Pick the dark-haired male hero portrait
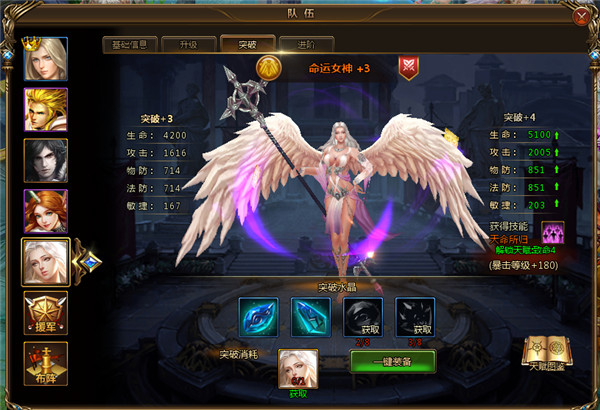600x410 pixels. click(x=46, y=161)
